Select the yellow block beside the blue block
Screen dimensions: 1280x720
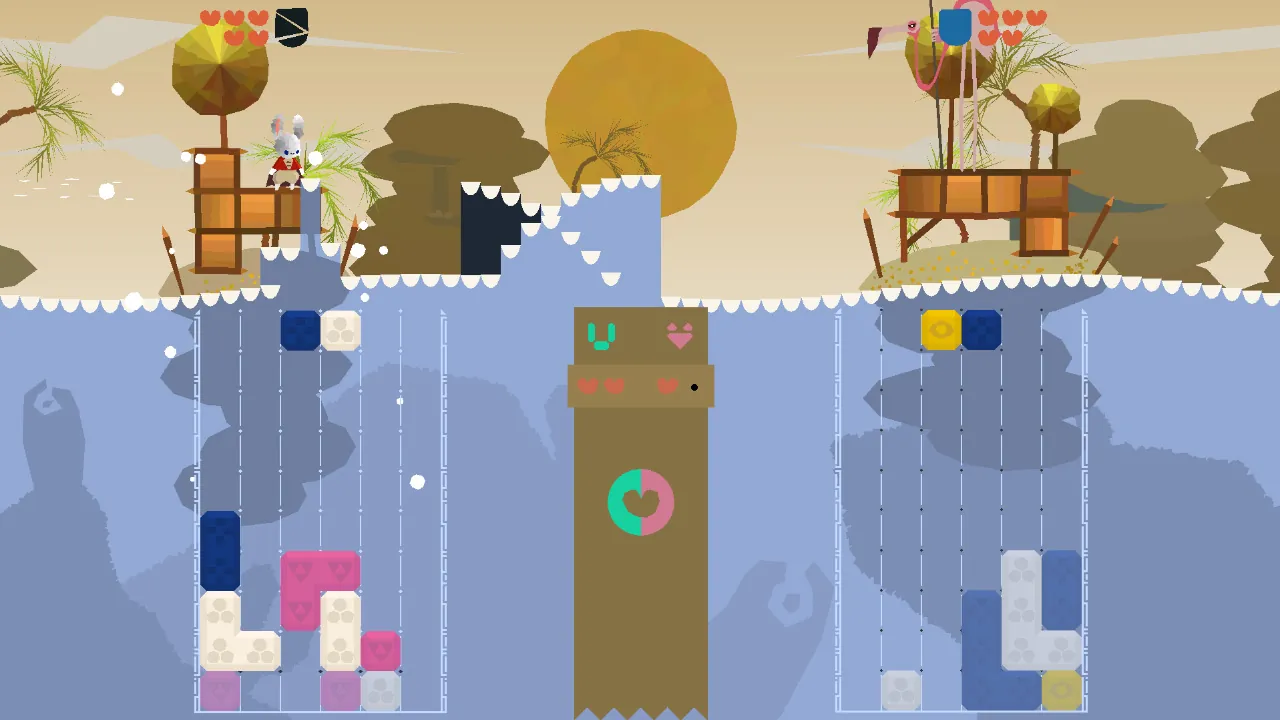[x=939, y=329]
